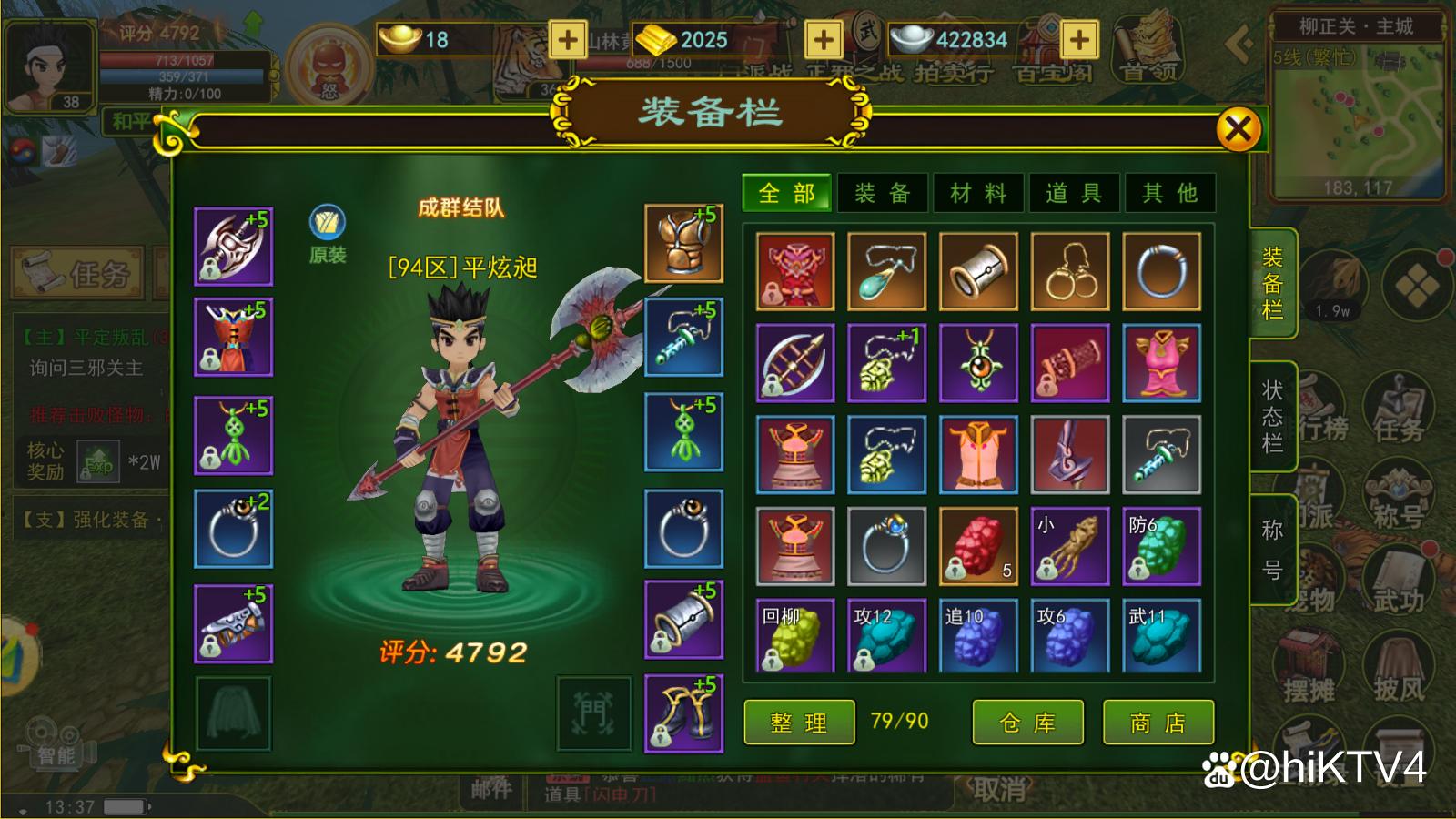Select the equipped boots slot

(683, 713)
